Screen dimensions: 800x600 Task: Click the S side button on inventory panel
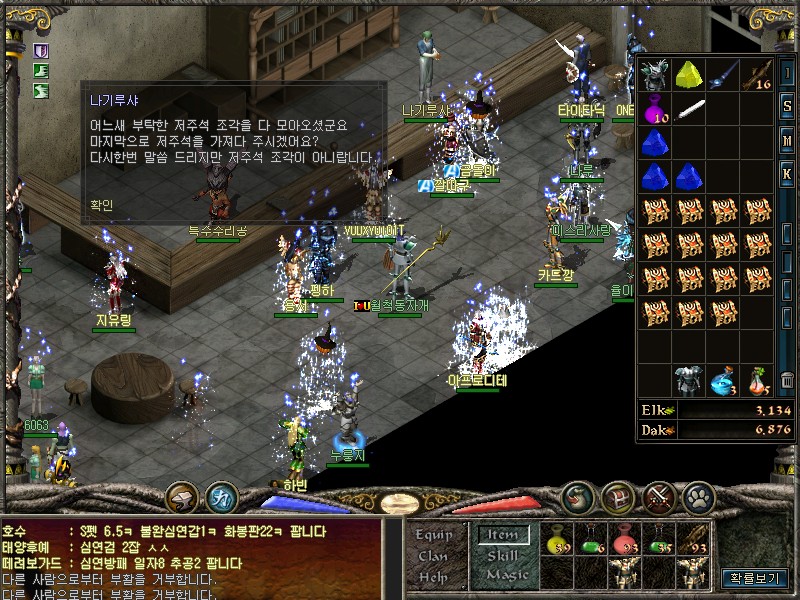click(788, 106)
